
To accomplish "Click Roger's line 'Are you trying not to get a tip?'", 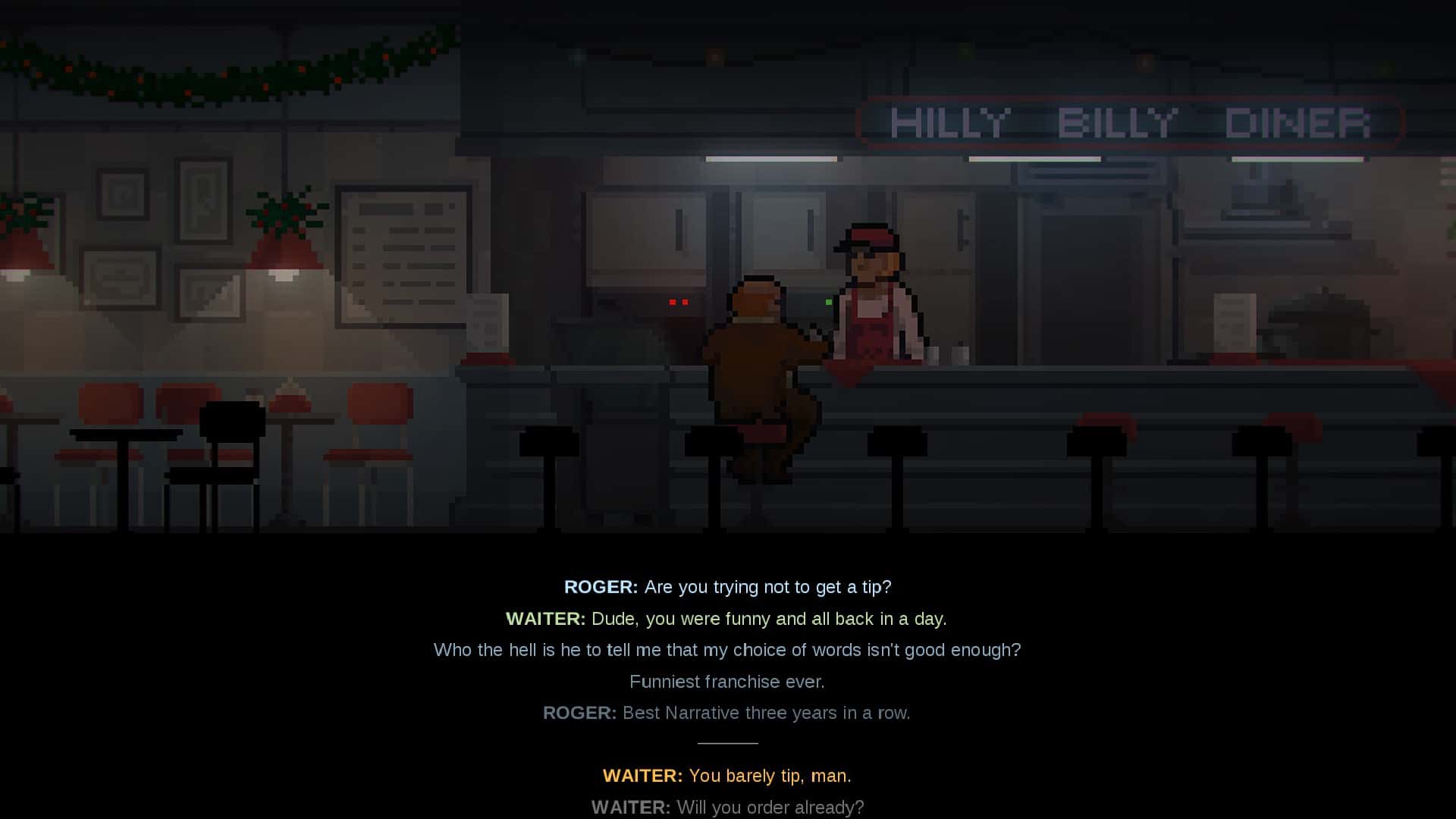I will [728, 586].
